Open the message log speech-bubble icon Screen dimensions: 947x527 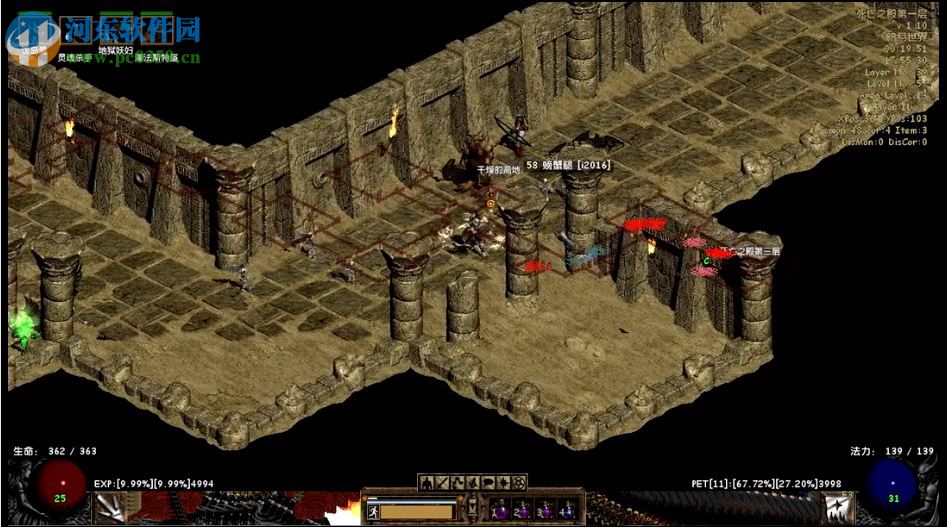click(488, 482)
